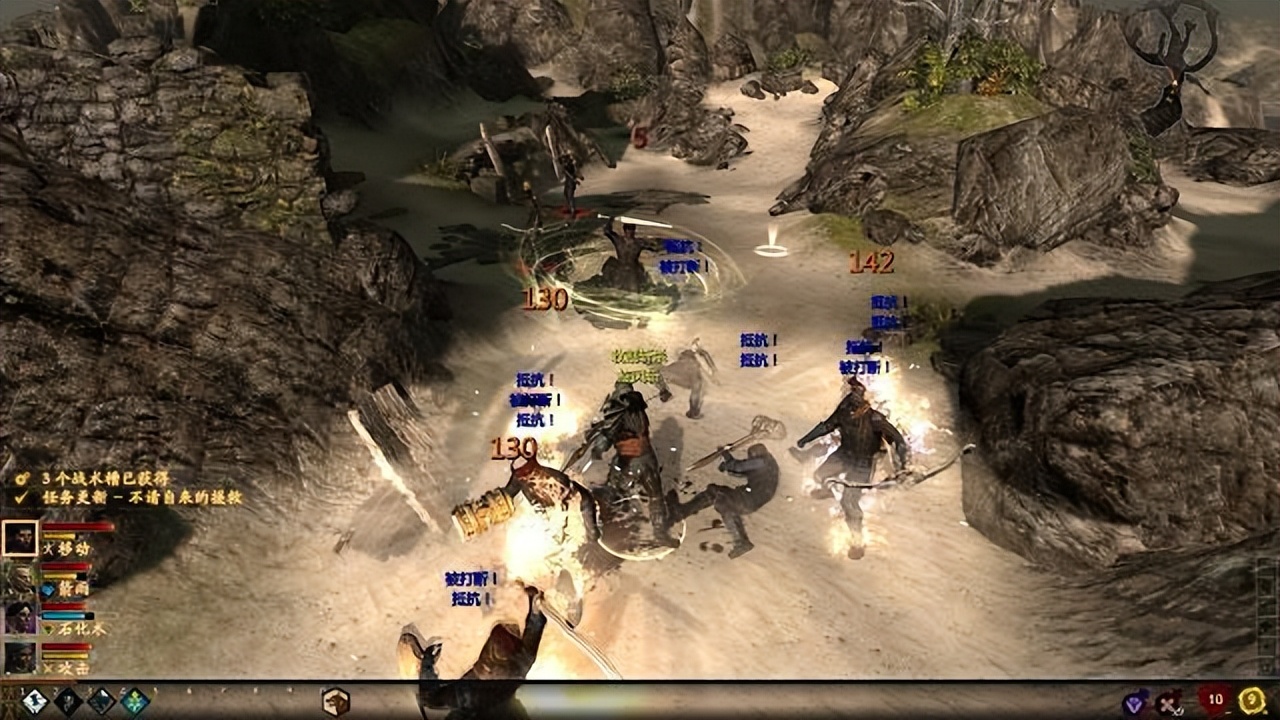Use the yellow potion showing 9
This screenshot has width=1280, height=720.
tap(1252, 701)
